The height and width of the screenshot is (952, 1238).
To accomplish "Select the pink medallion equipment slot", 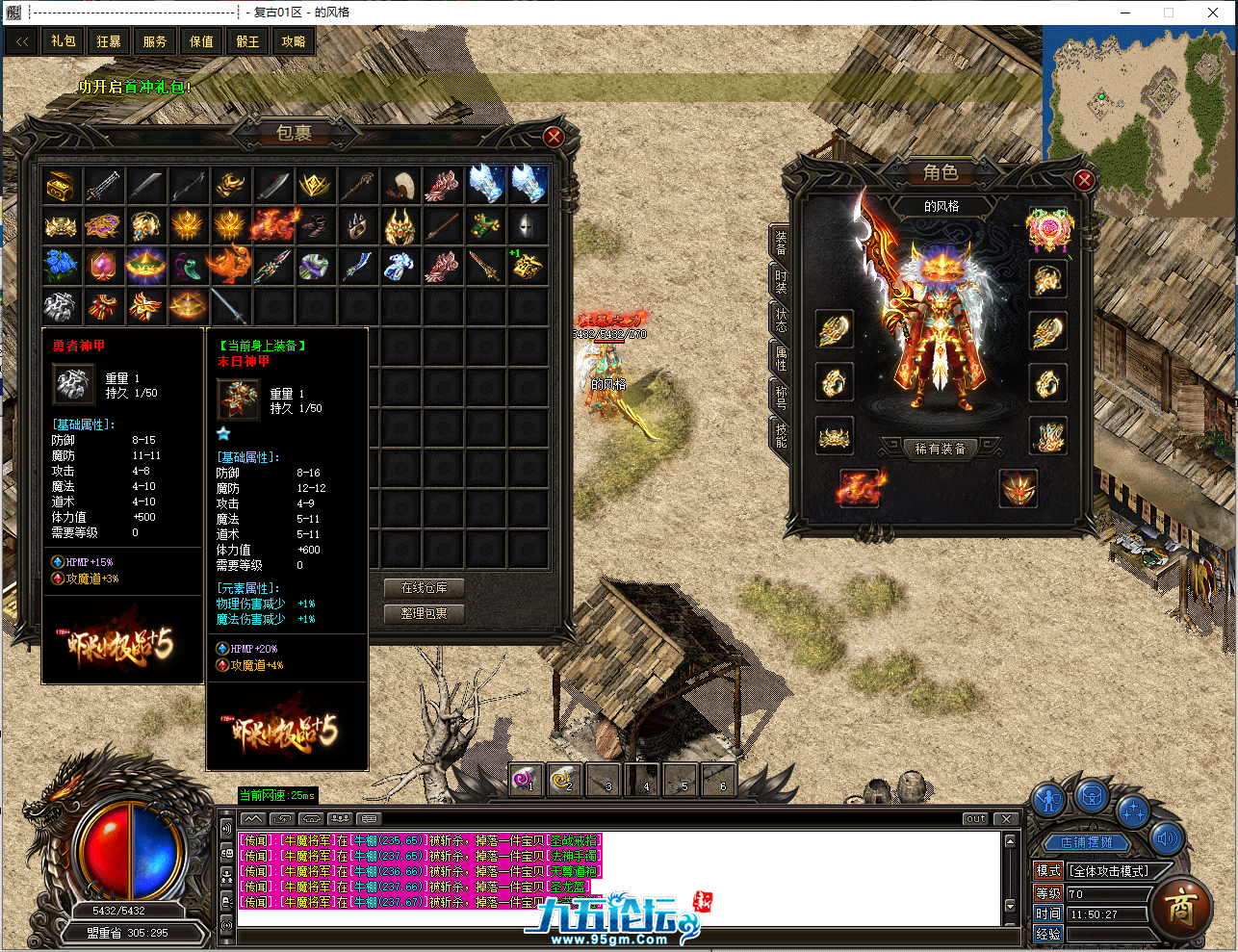I will tap(1048, 229).
